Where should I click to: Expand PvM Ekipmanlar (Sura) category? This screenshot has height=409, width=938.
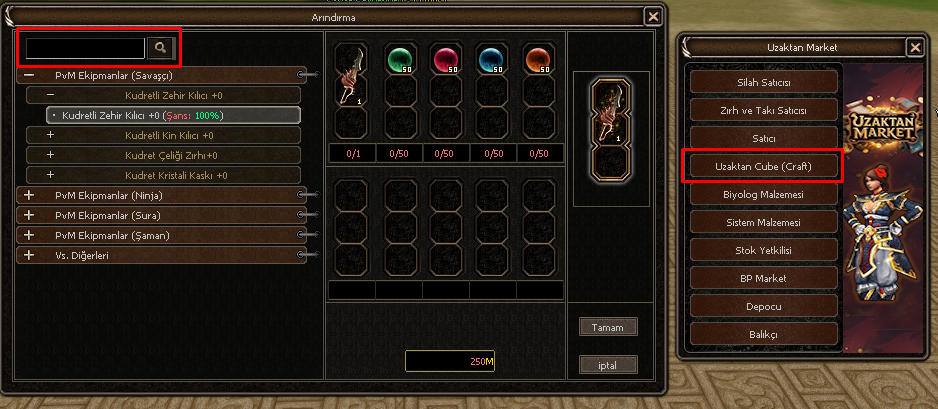pos(29,215)
